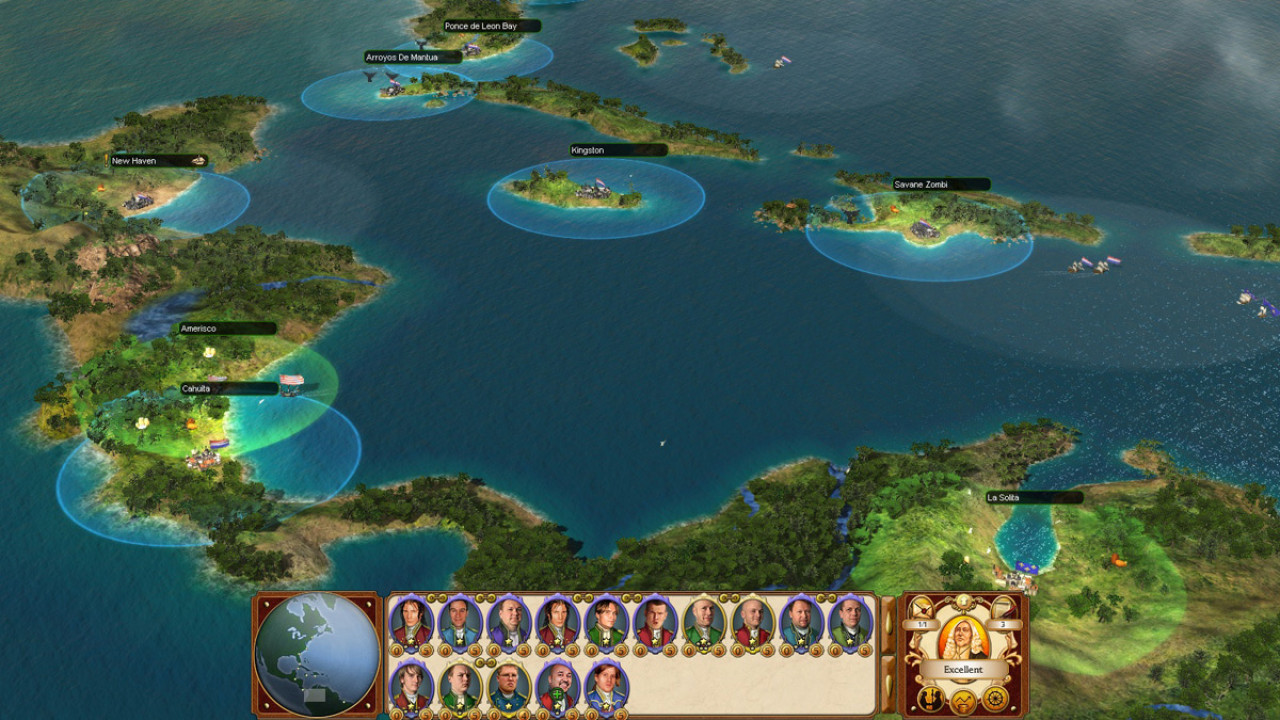Open the sealed envelope messages icon

[920, 609]
